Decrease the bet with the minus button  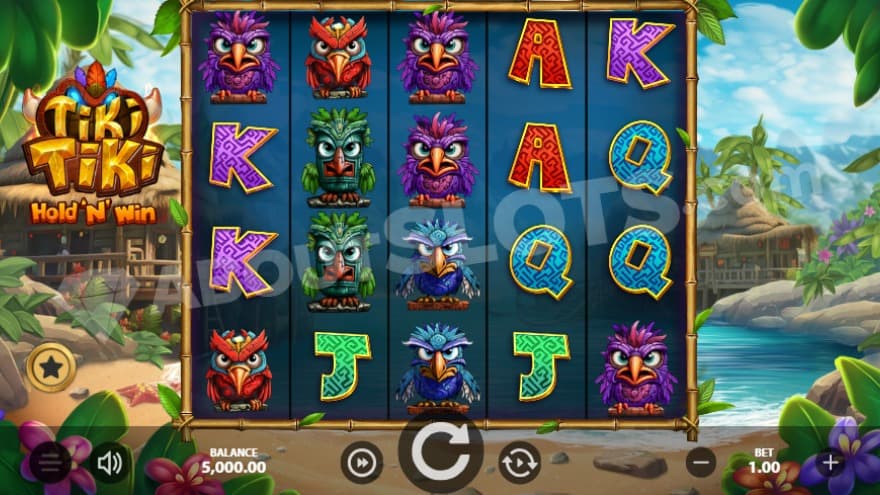[703, 462]
